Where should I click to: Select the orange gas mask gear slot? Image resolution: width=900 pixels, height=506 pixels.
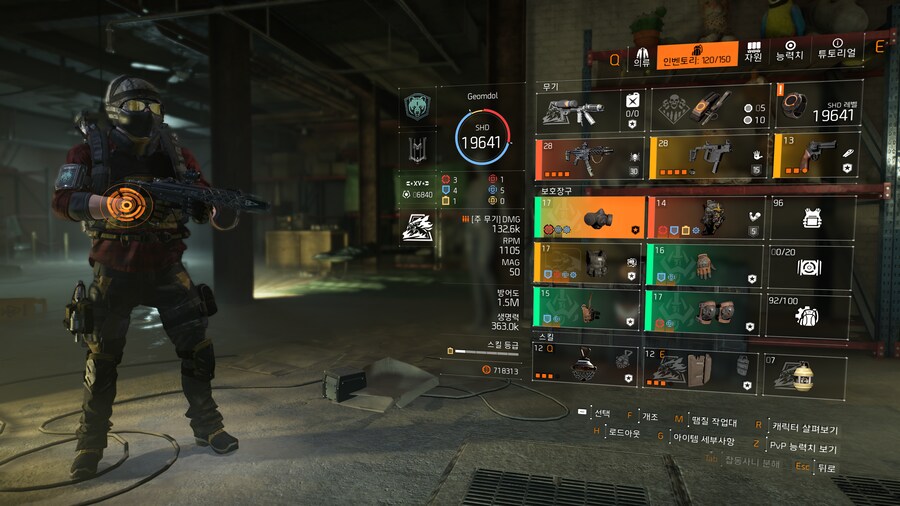[591, 217]
